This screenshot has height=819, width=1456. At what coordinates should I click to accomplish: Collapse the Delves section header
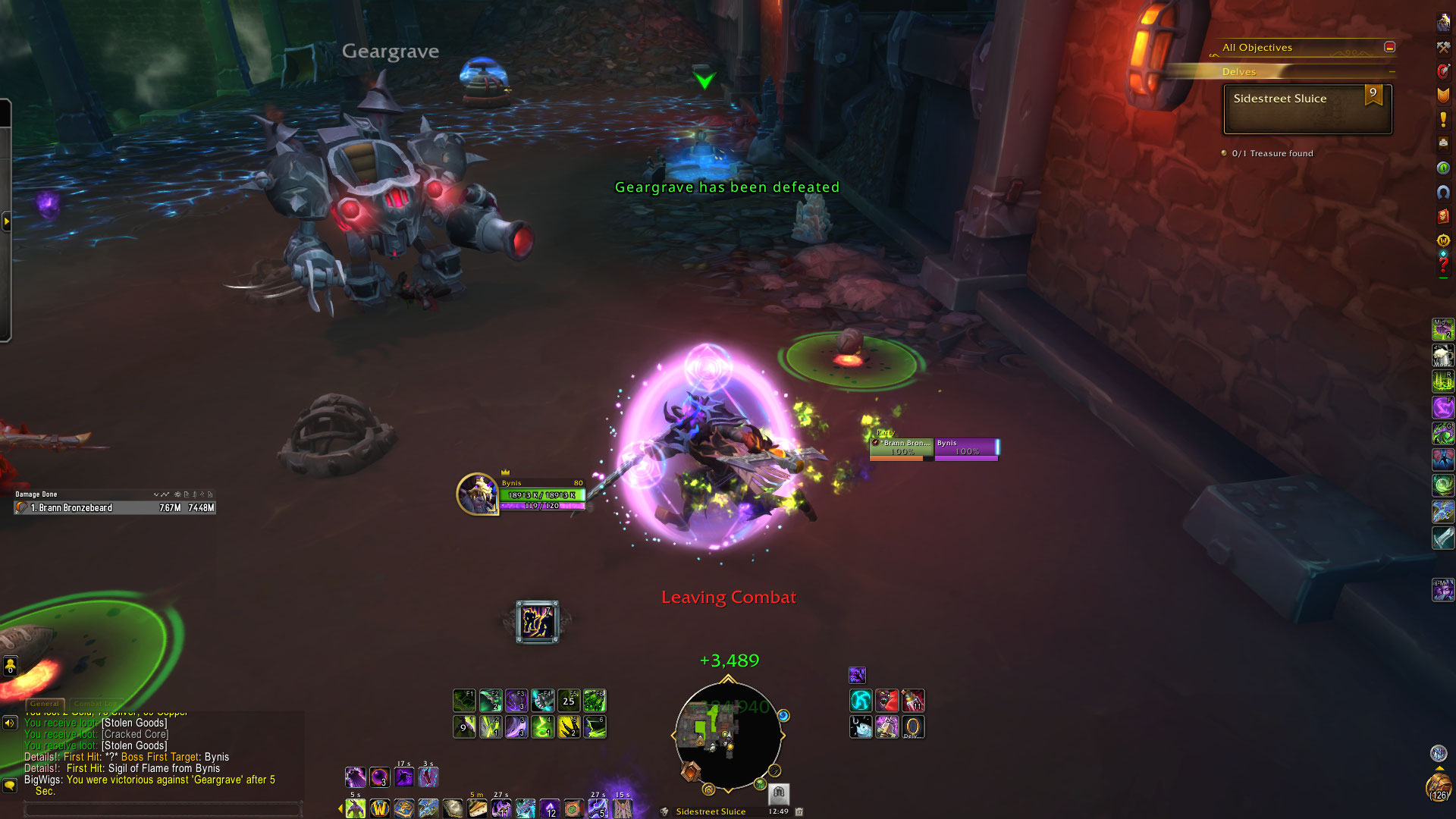(x=1392, y=72)
